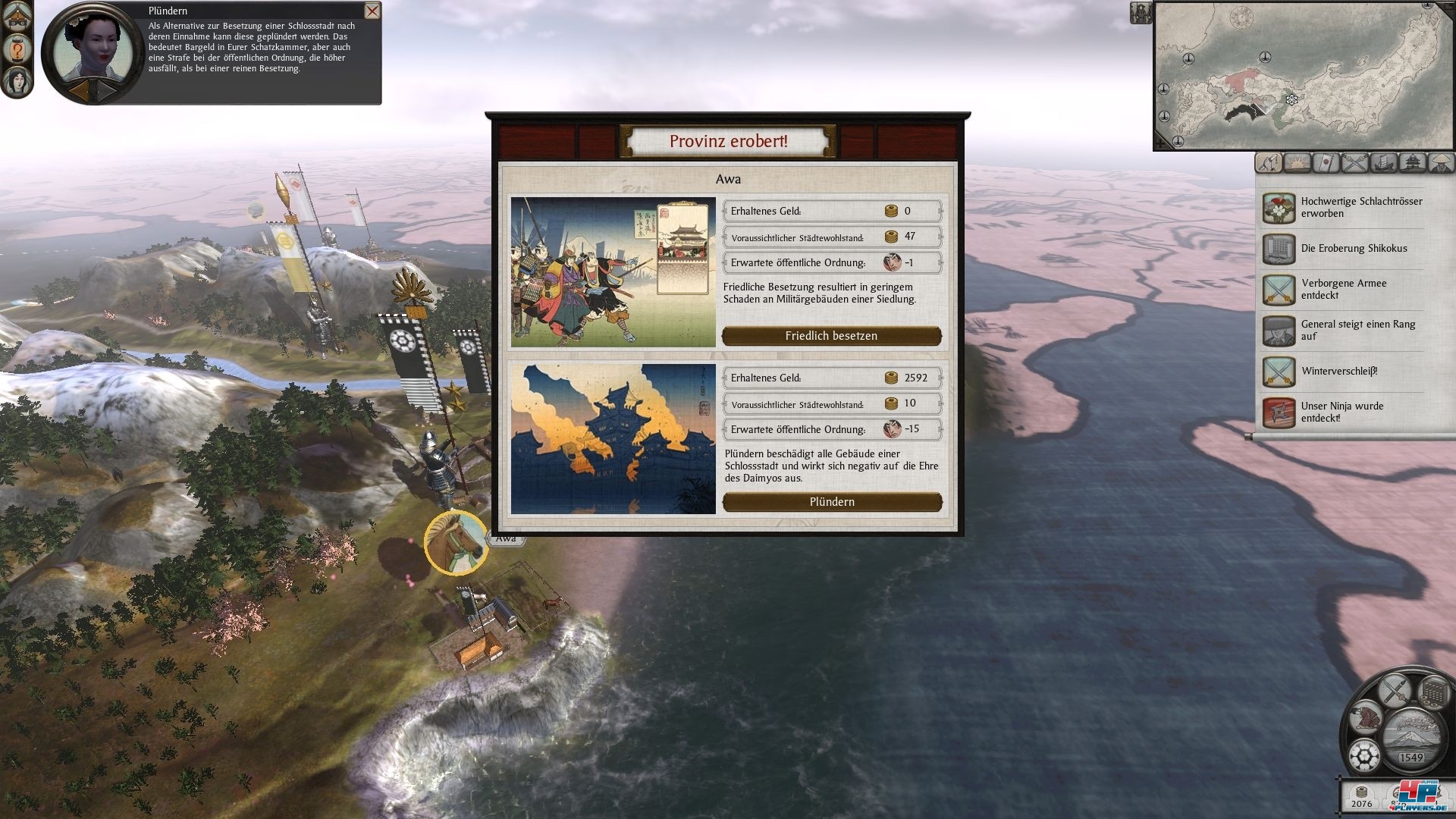The width and height of the screenshot is (1456, 819).
Task: Open the clan crest management icon
Action: coord(1366,756)
